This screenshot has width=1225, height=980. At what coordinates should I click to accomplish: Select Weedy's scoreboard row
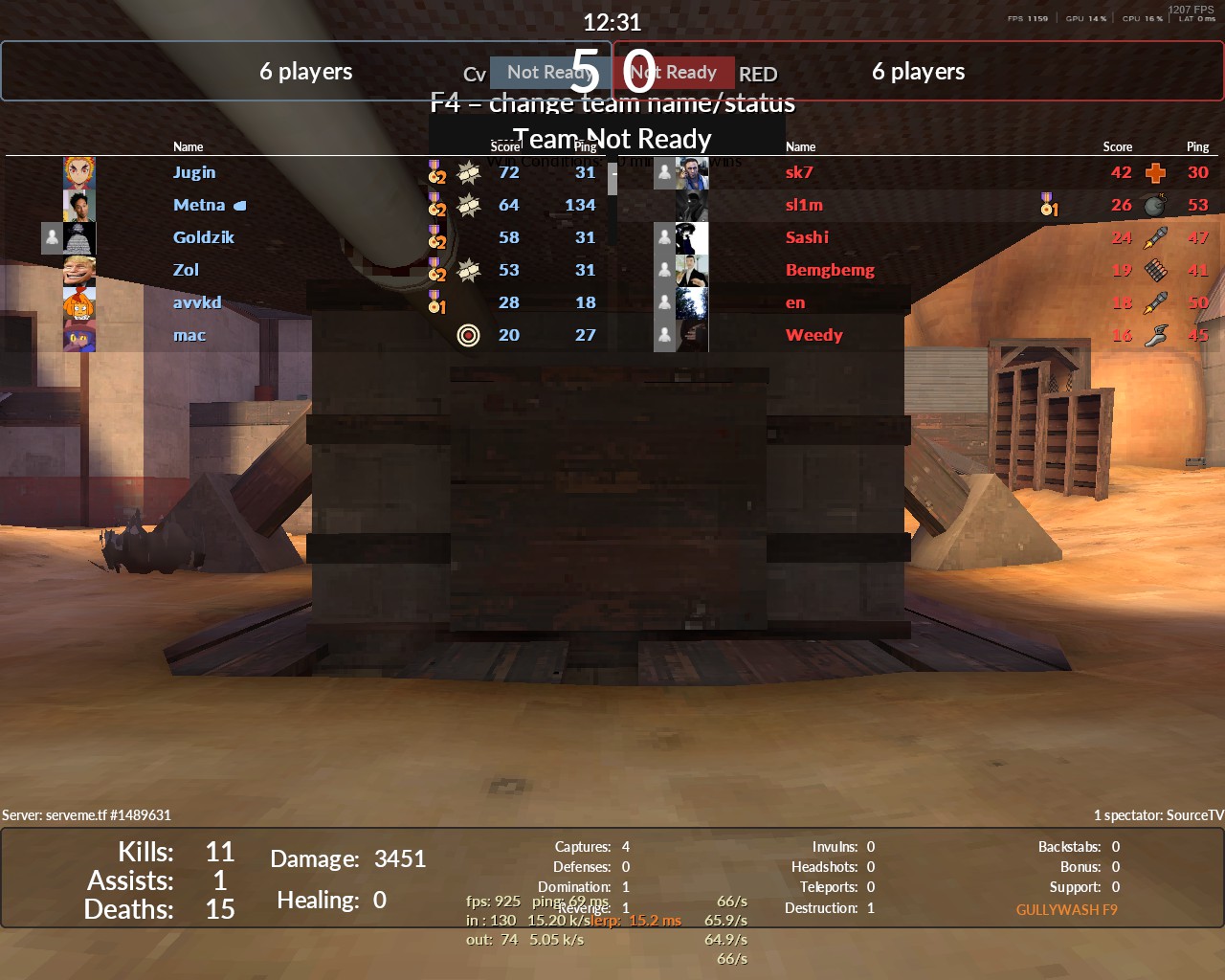point(813,335)
